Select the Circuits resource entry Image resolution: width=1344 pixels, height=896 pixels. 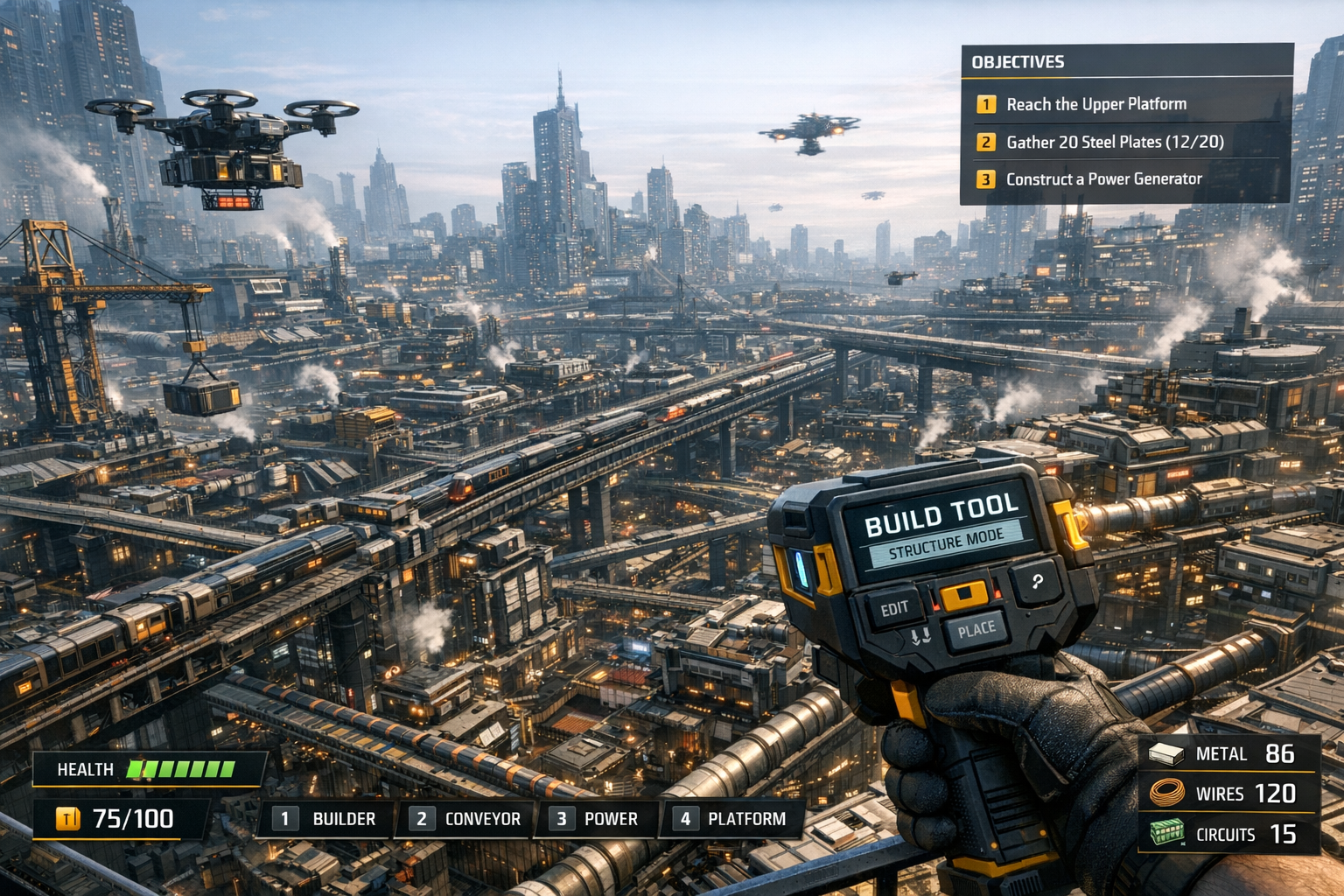pos(1227,834)
